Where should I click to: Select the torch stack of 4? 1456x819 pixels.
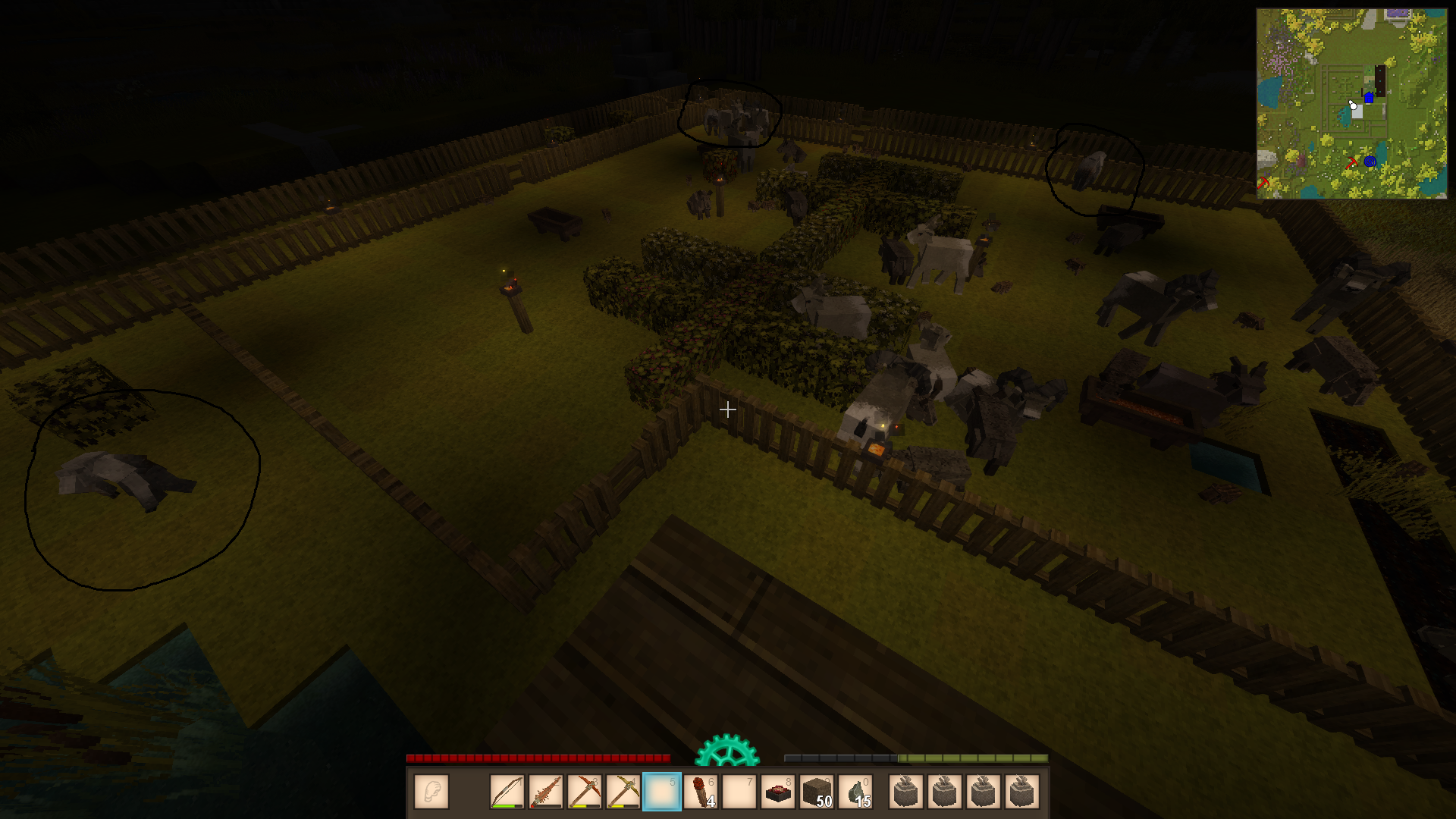pyautogui.click(x=701, y=792)
